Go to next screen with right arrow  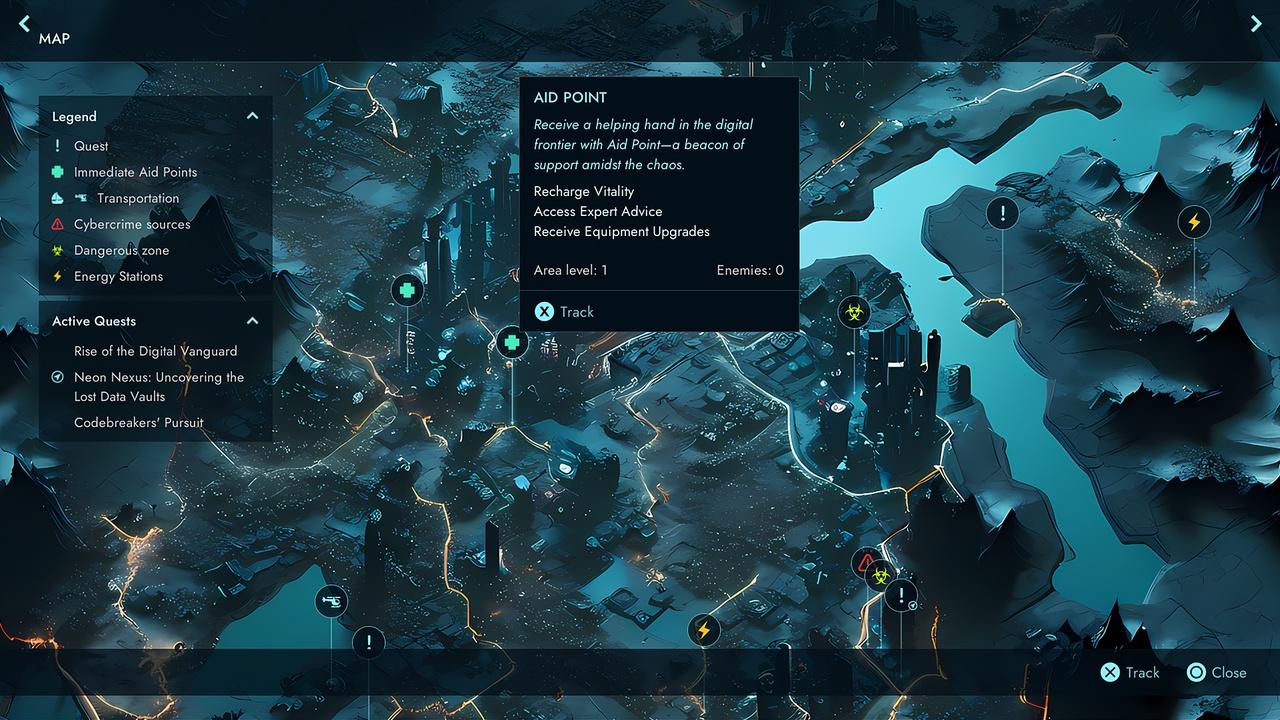1256,23
